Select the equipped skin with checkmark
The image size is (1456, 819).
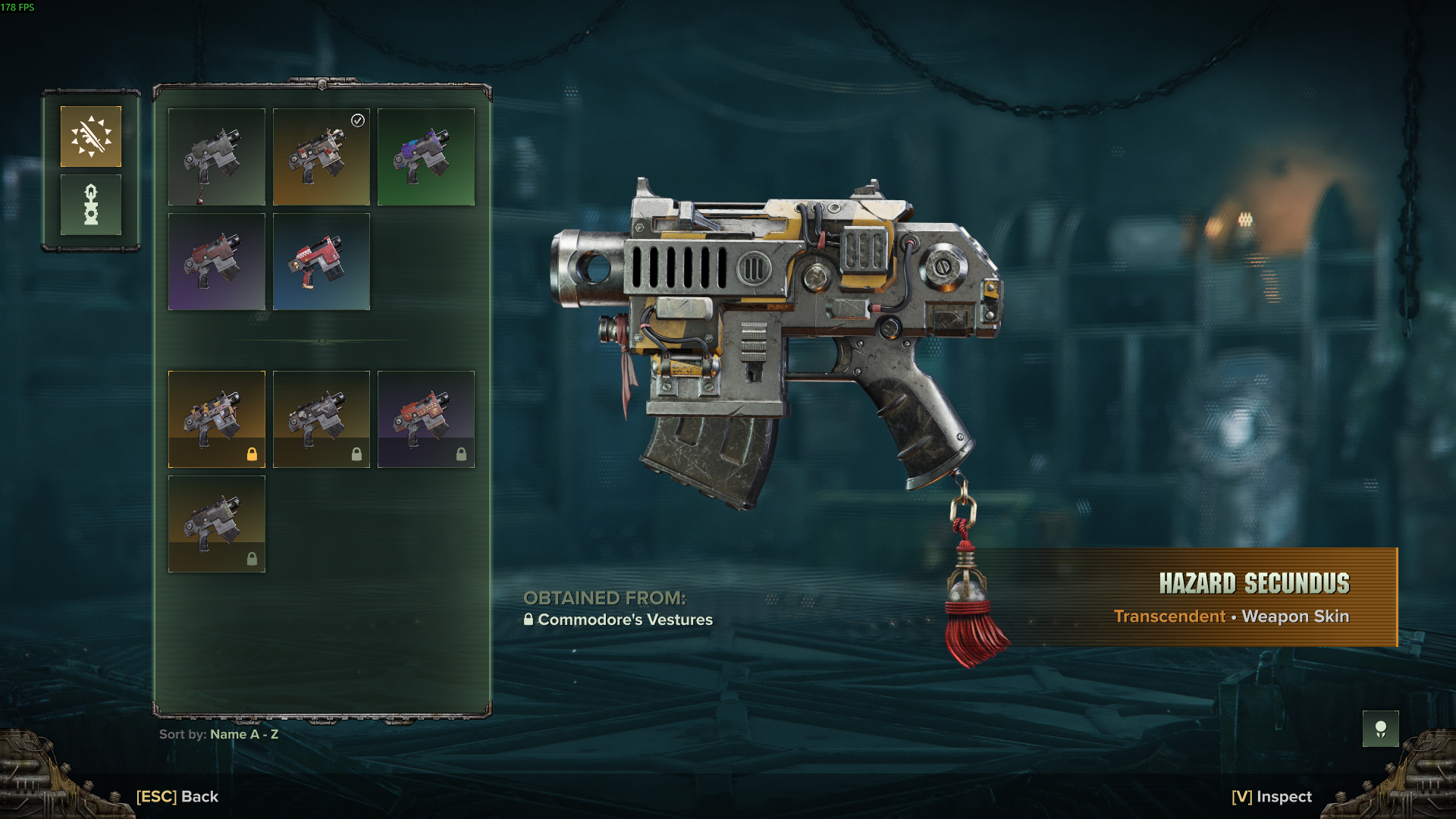tap(322, 157)
